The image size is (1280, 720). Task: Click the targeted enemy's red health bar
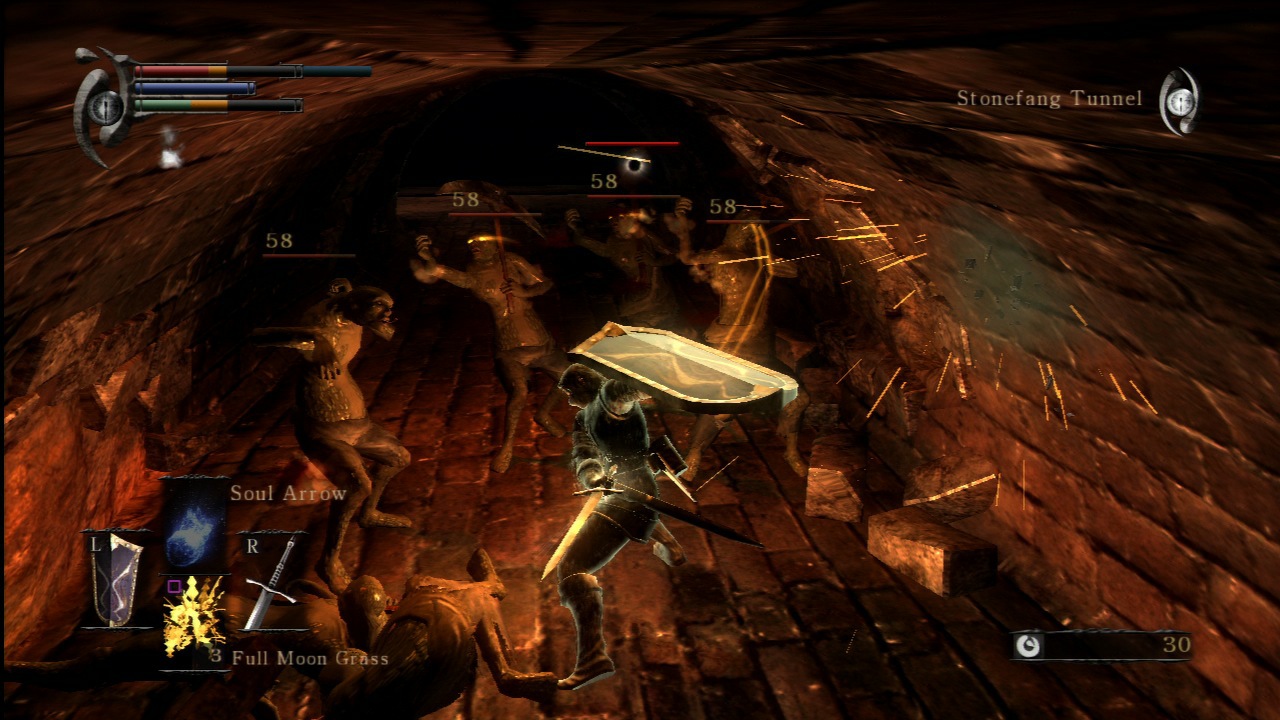[x=630, y=142]
